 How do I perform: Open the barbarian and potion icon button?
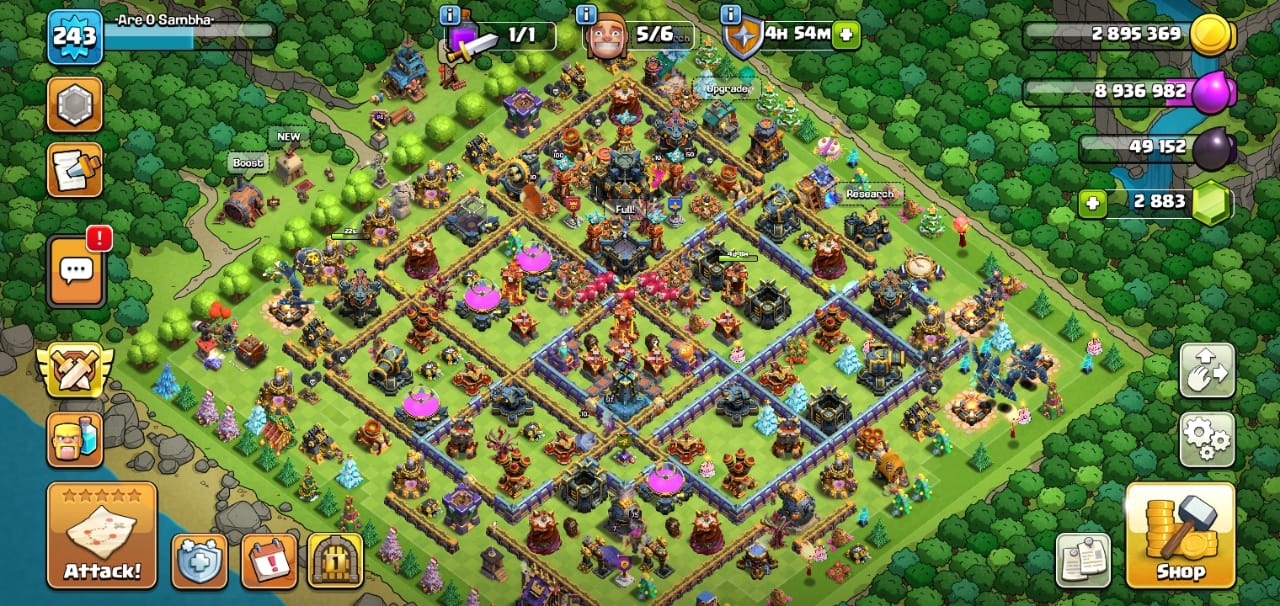click(75, 440)
